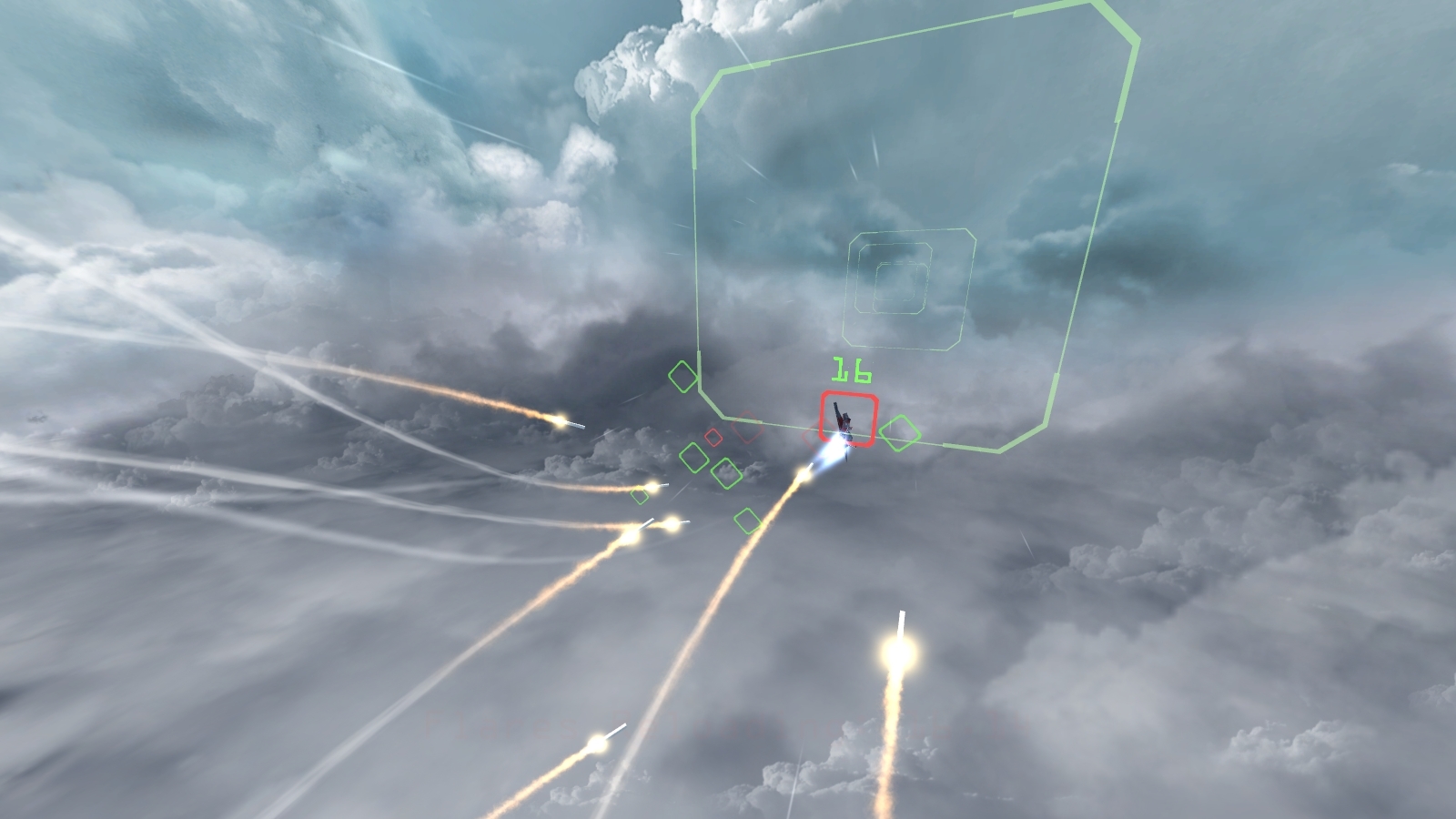Click the pair of green squares below the diamonds
The width and height of the screenshot is (1456, 819).
tap(710, 464)
